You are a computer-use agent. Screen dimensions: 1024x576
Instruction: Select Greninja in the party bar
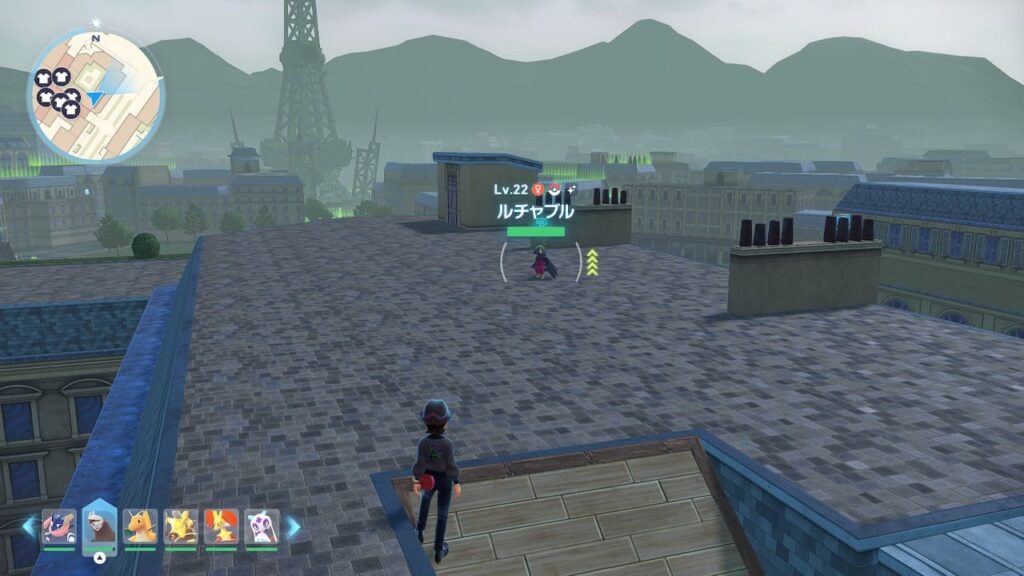click(59, 526)
